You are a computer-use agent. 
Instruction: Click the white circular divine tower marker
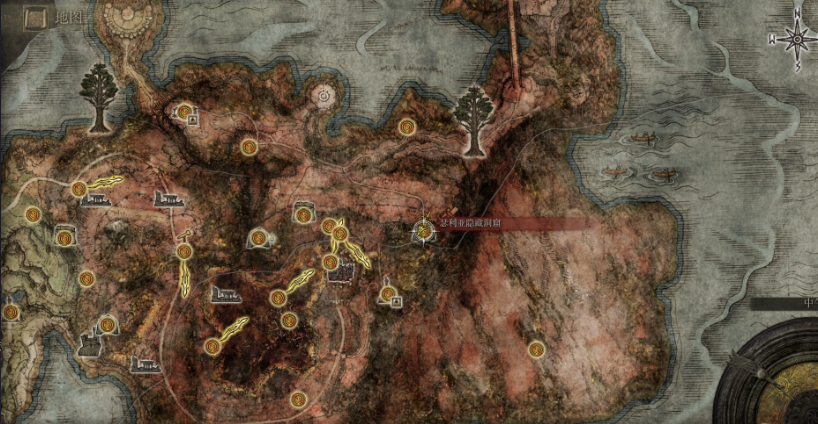[325, 97]
